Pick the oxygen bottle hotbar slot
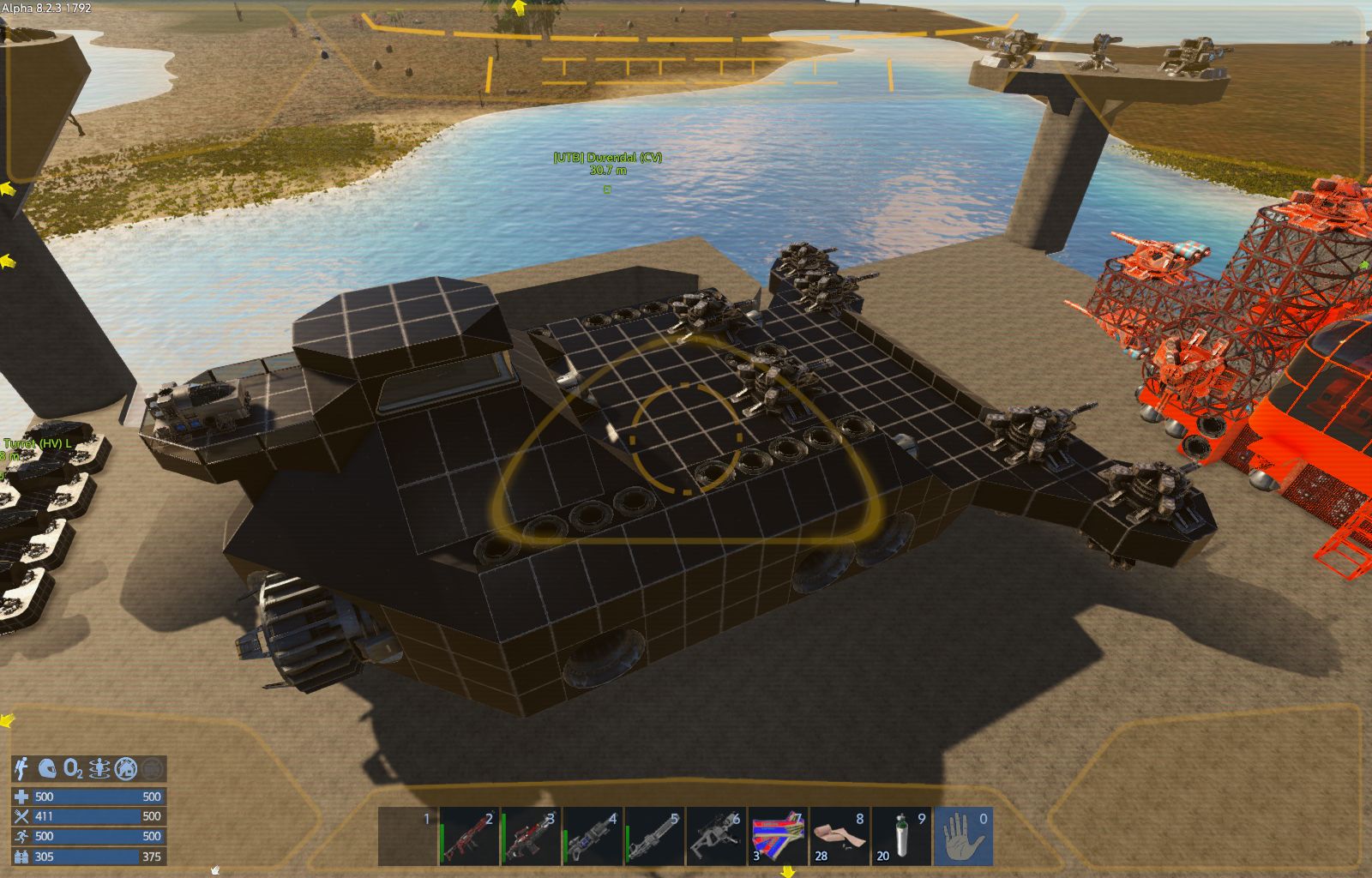The height and width of the screenshot is (878, 1372). [902, 837]
